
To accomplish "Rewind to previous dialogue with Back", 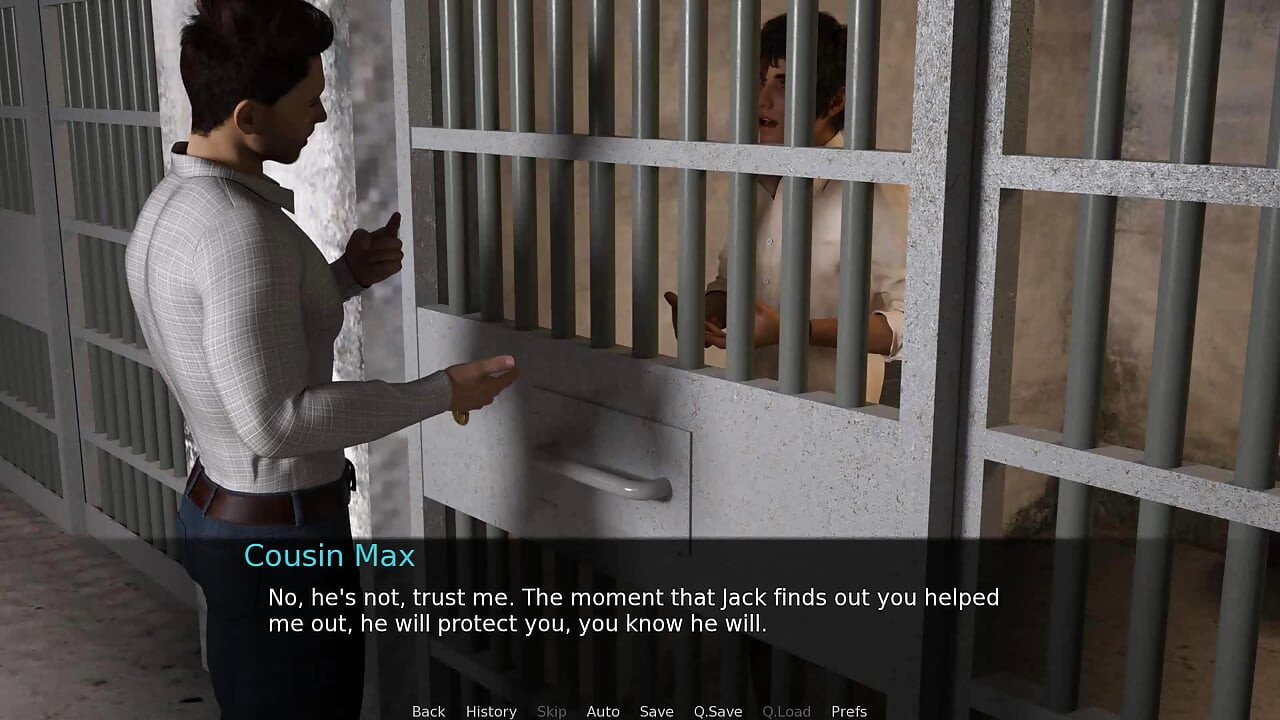I will 428,711.
